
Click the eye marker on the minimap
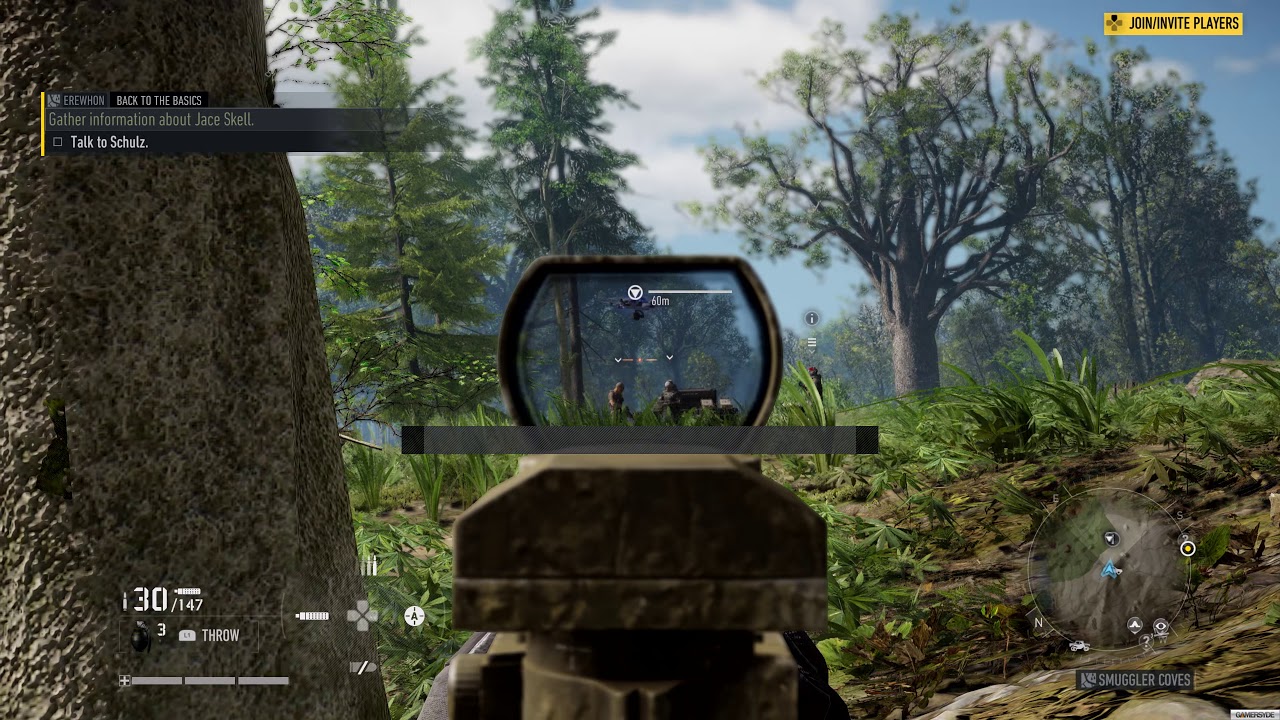pyautogui.click(x=1160, y=627)
